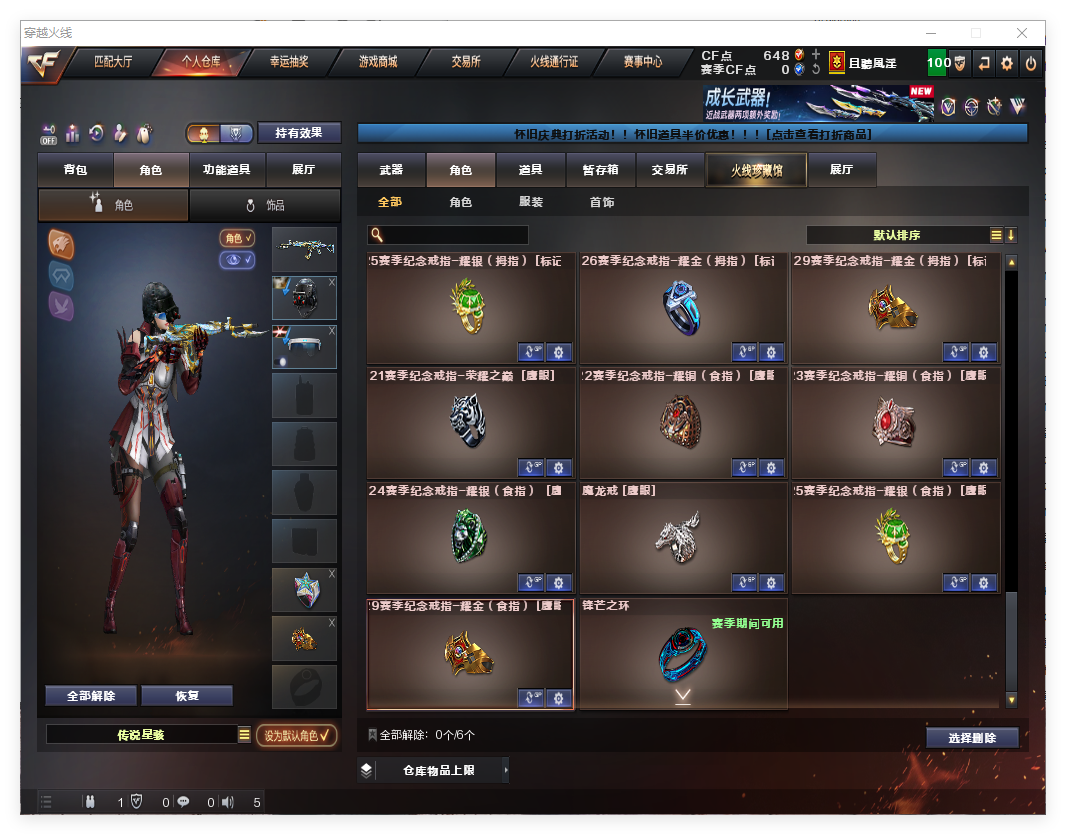Open the 火线通行证 battle pass
This screenshot has height=835, width=1066.
554,62
